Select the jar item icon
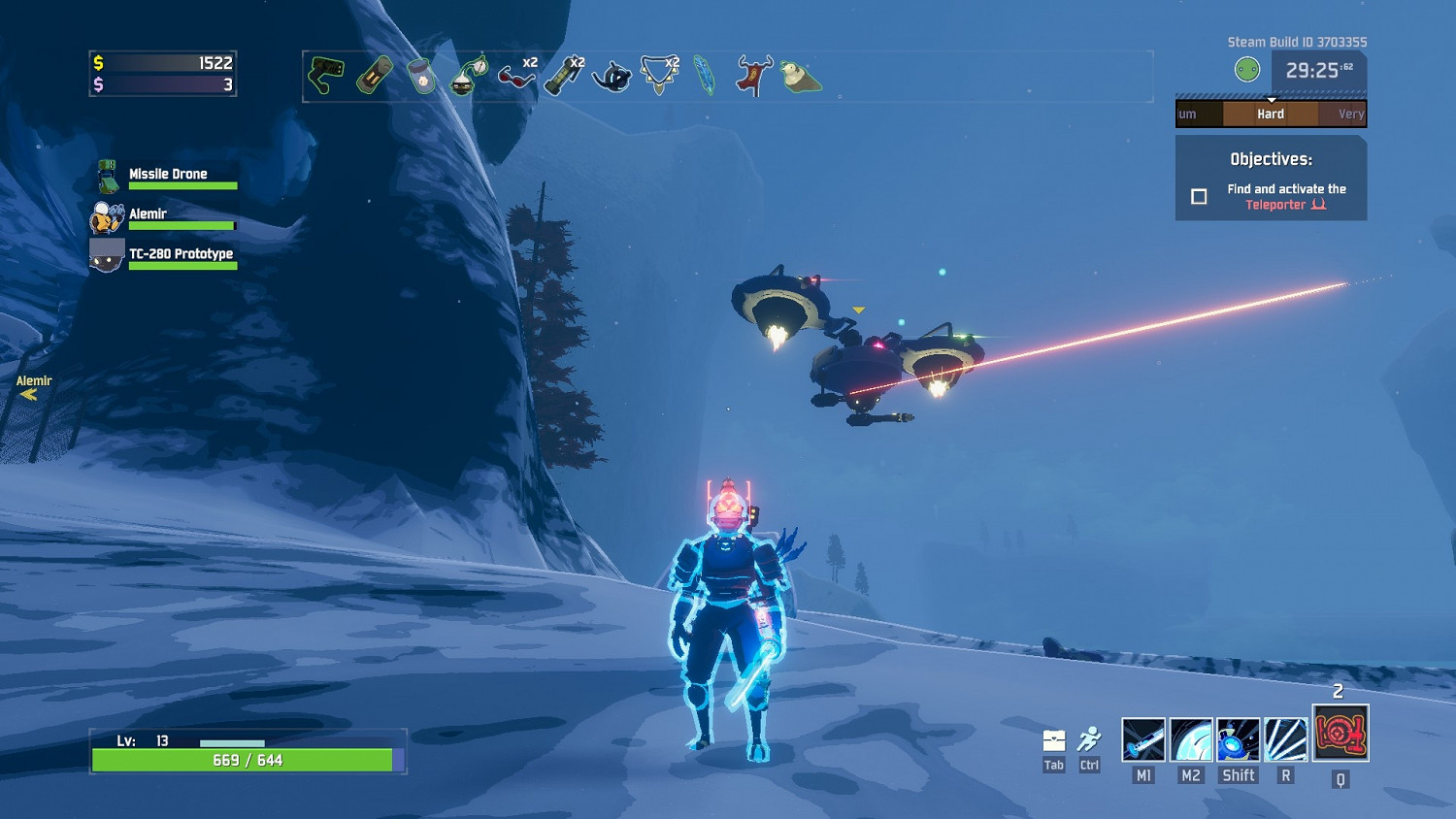The width and height of the screenshot is (1456, 819). (422, 76)
